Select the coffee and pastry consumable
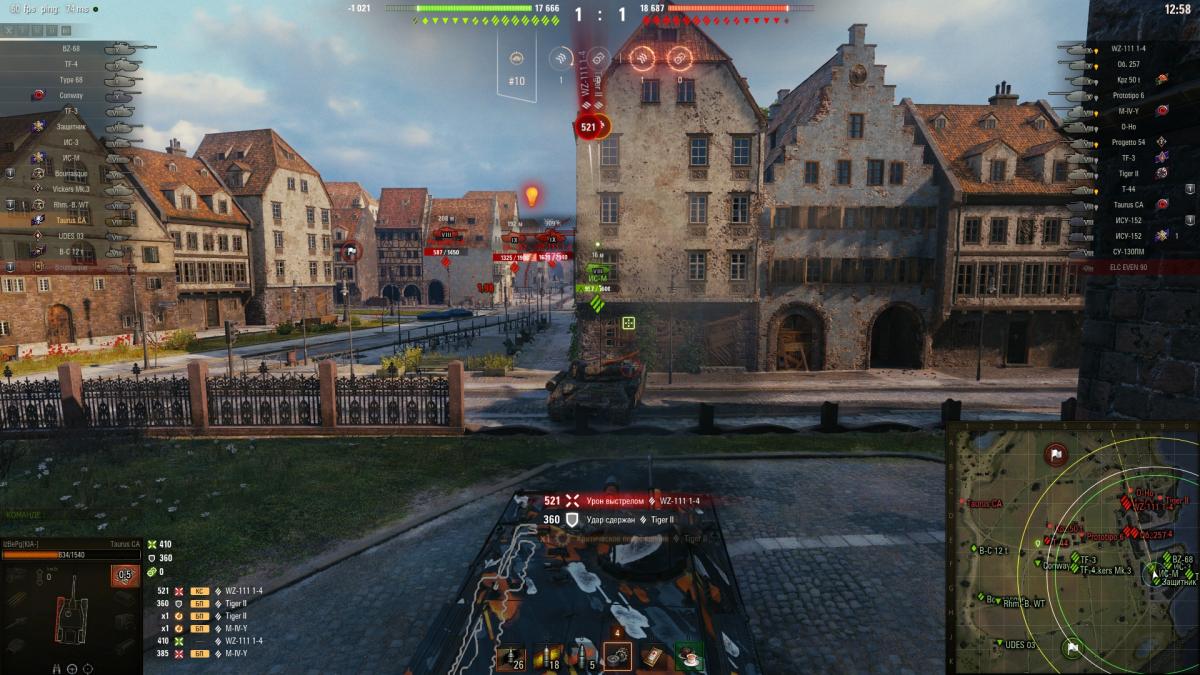The image size is (1200, 675). 688,656
